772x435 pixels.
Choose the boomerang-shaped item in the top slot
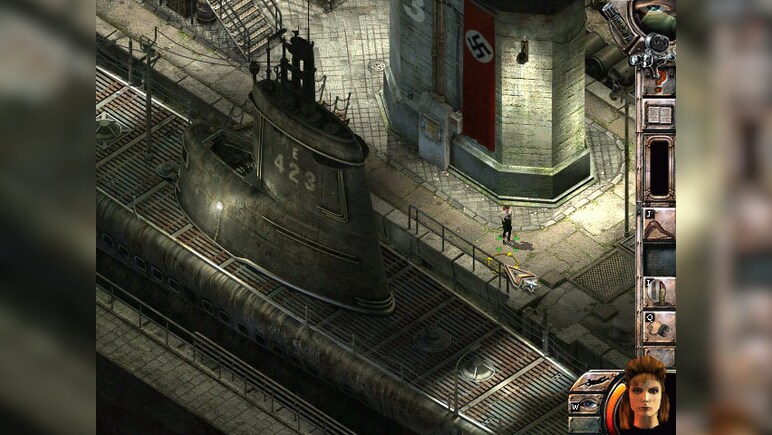click(x=659, y=226)
